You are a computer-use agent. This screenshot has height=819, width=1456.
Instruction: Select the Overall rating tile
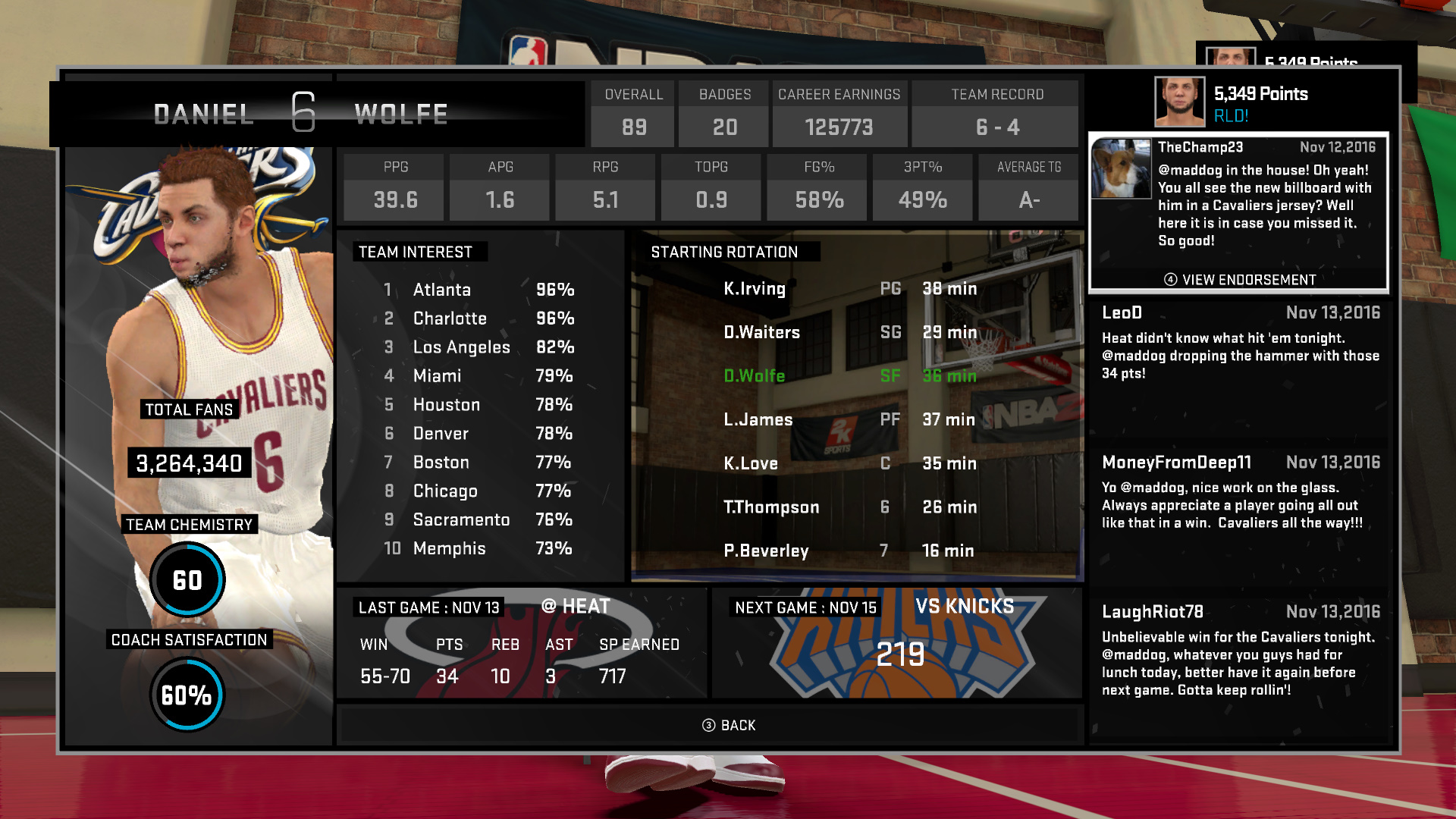[633, 114]
